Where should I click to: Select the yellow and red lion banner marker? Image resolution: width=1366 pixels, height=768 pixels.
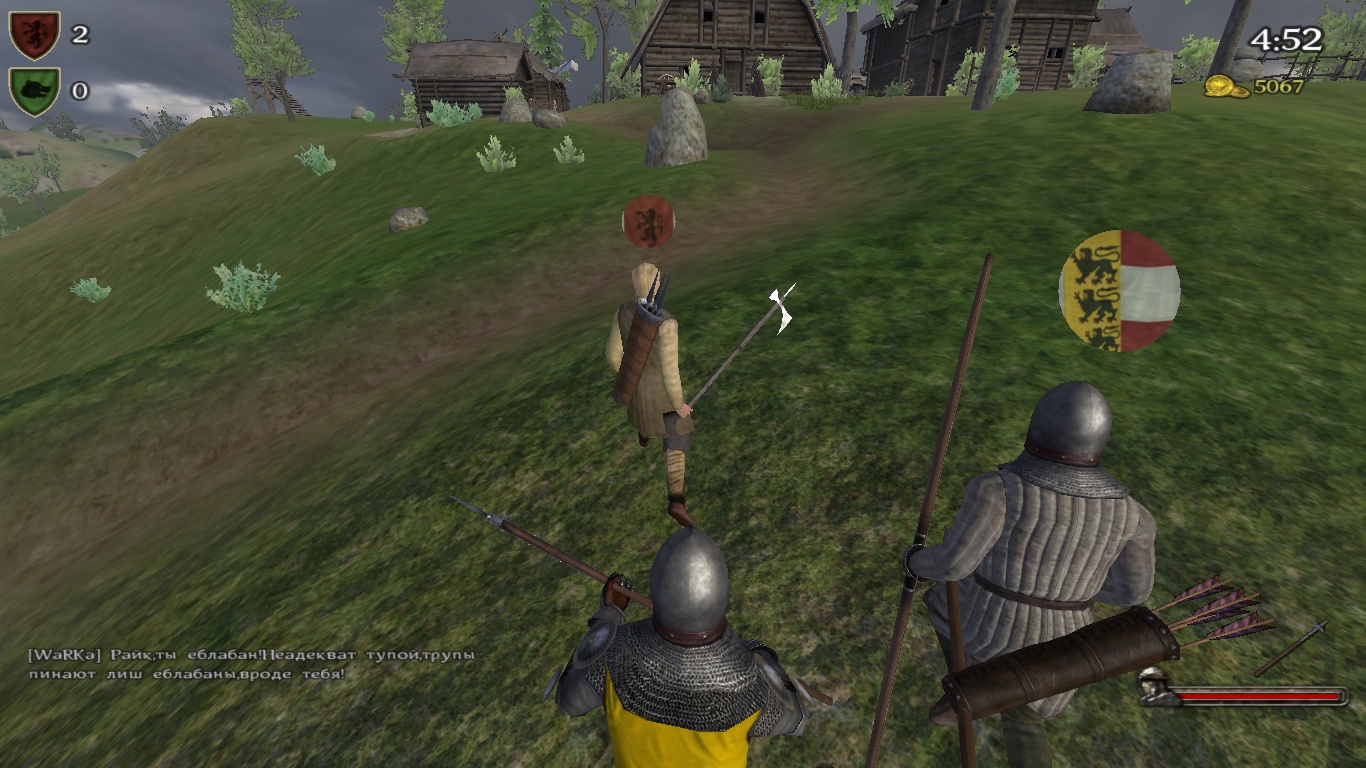(x=1119, y=291)
